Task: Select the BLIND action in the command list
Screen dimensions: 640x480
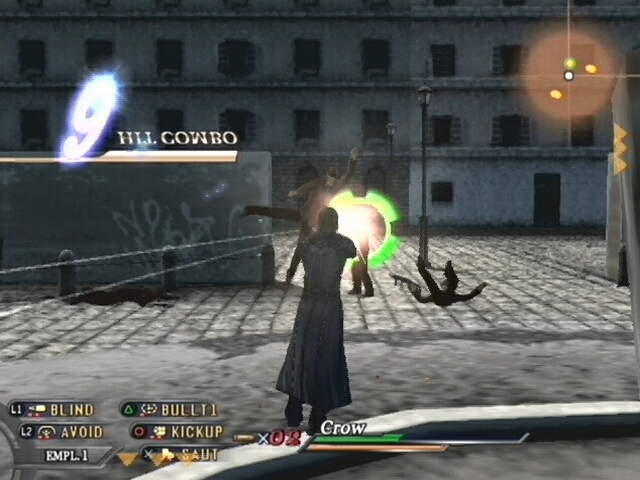Action: pos(70,409)
